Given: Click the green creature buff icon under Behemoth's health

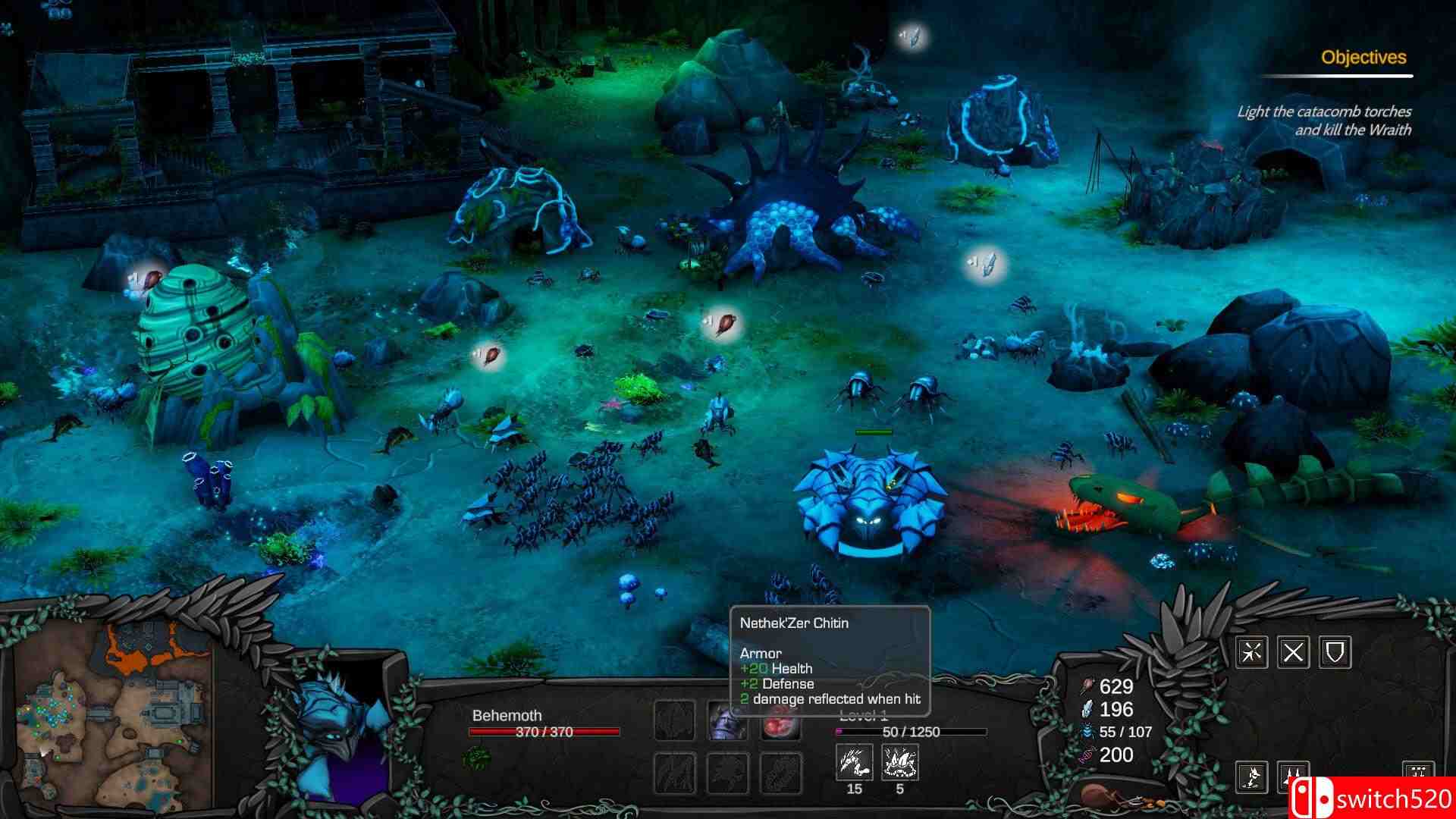Looking at the screenshot, I should (477, 756).
